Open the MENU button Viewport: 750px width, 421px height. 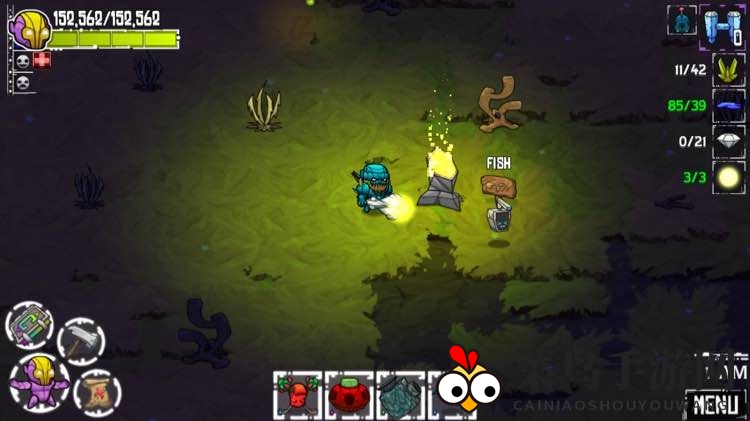(x=716, y=404)
